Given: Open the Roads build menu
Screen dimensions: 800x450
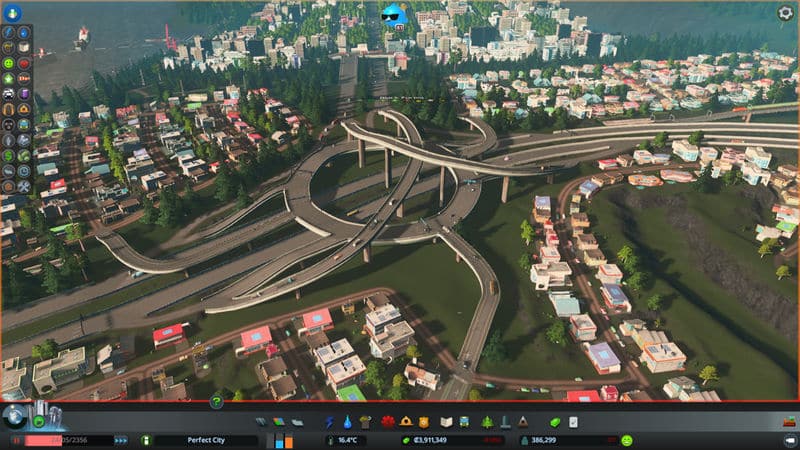Looking at the screenshot, I should point(262,422).
